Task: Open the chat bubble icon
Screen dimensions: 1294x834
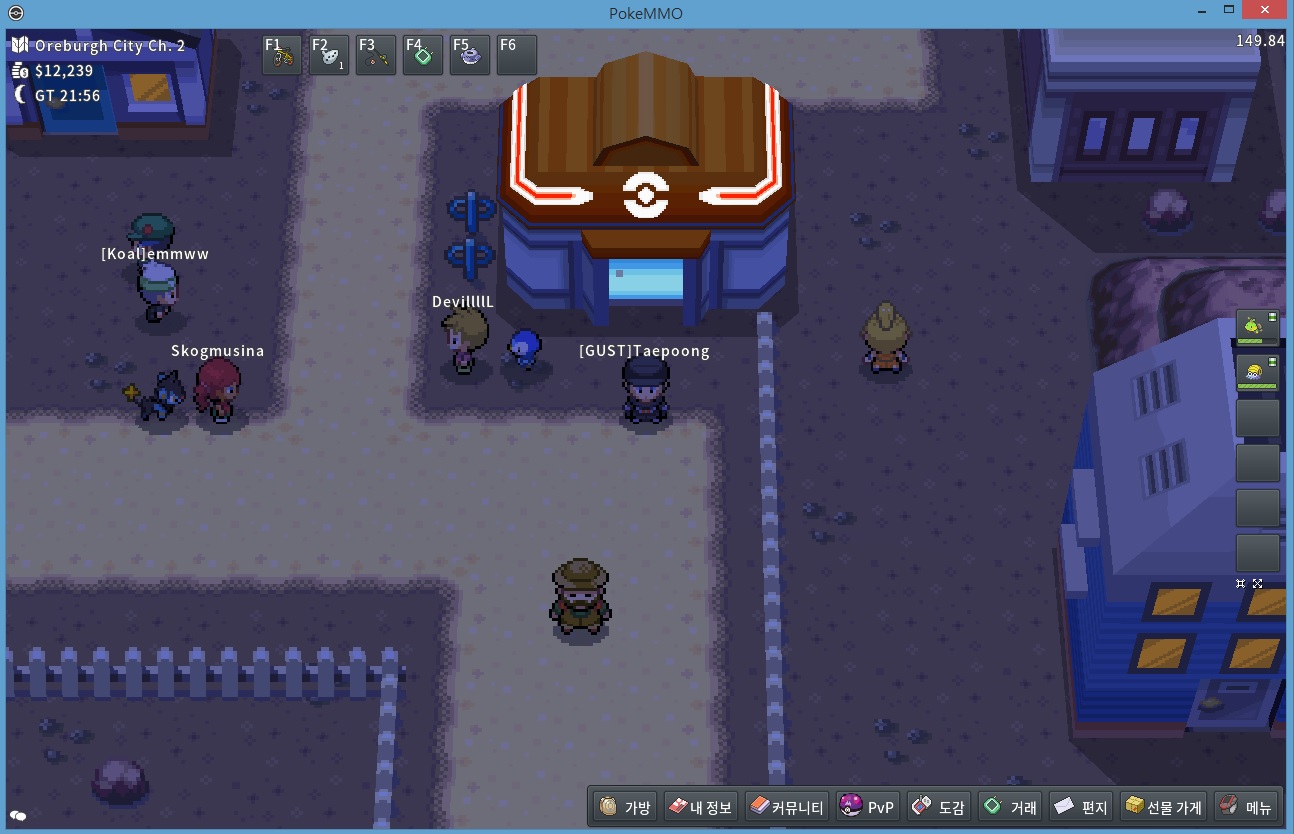Action: pos(18,817)
